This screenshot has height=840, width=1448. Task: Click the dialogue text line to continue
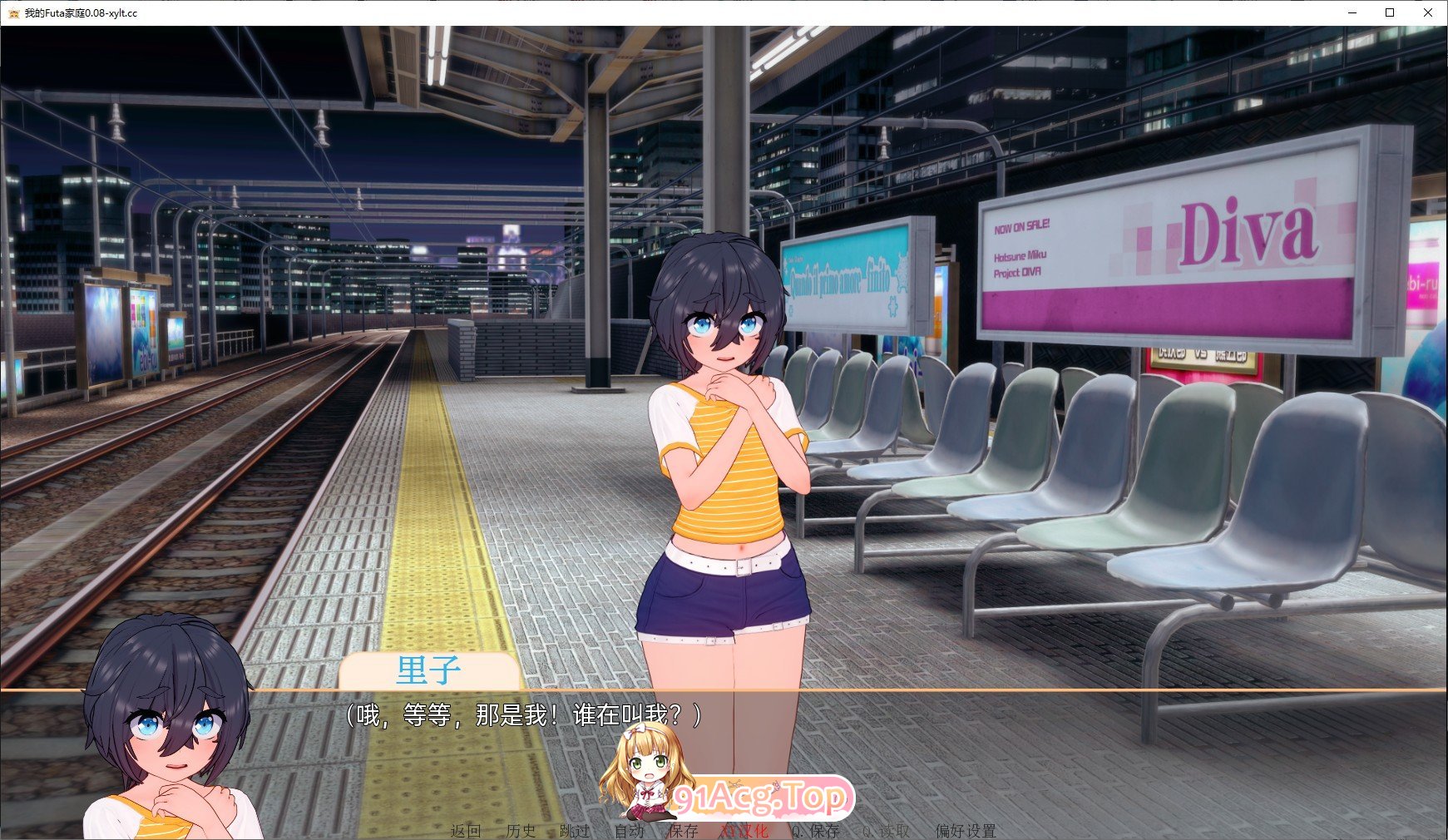[x=524, y=715]
